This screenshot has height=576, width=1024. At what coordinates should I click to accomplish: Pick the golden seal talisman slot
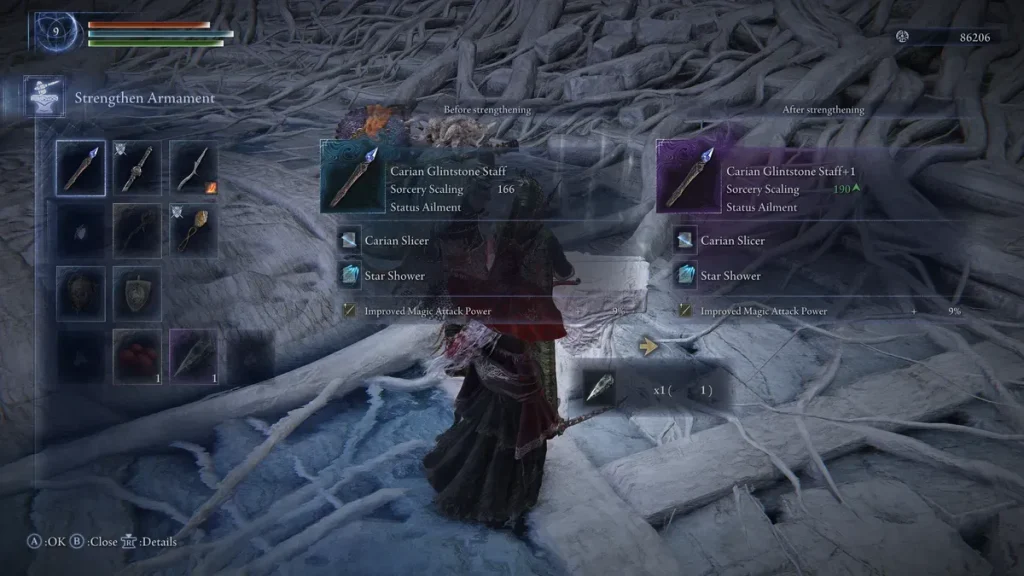pyautogui.click(x=193, y=229)
